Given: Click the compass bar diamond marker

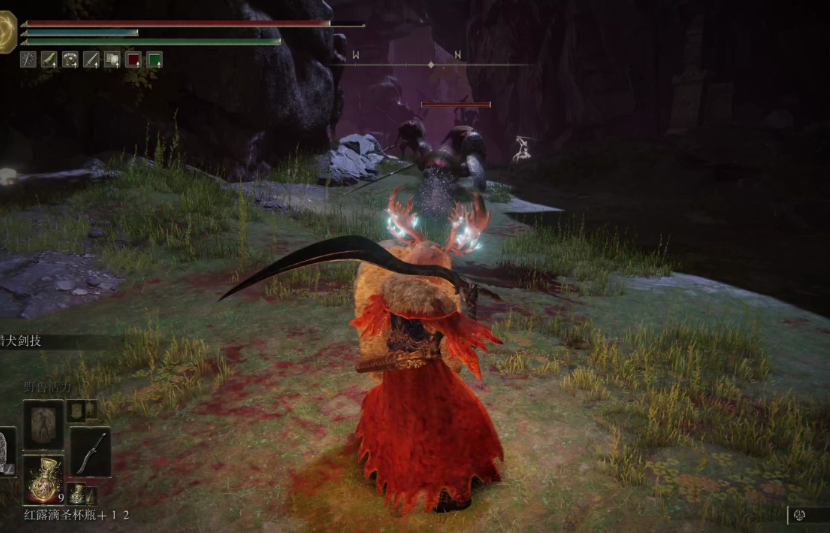Looking at the screenshot, I should [x=431, y=65].
